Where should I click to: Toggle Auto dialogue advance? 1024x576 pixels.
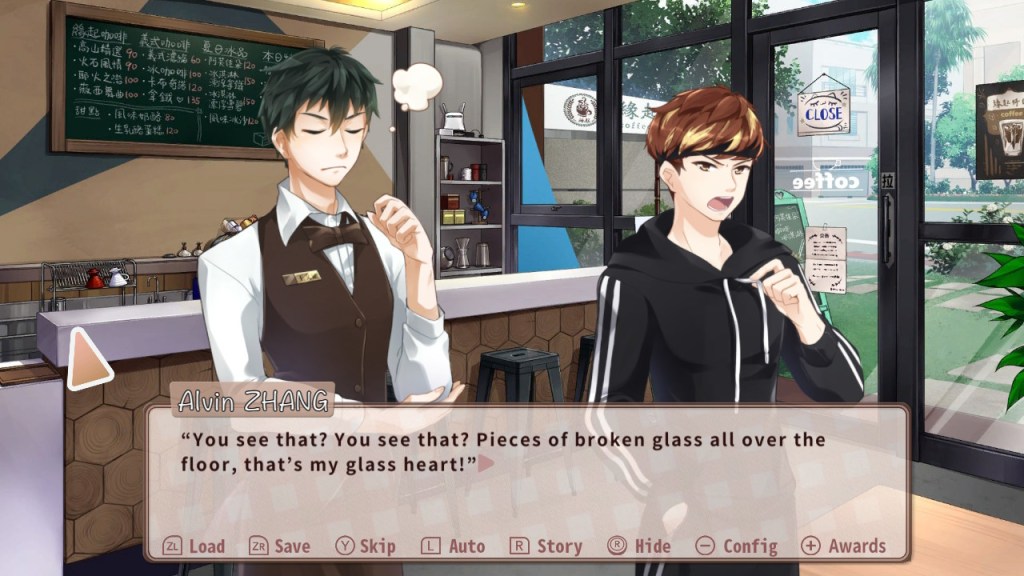click(453, 546)
